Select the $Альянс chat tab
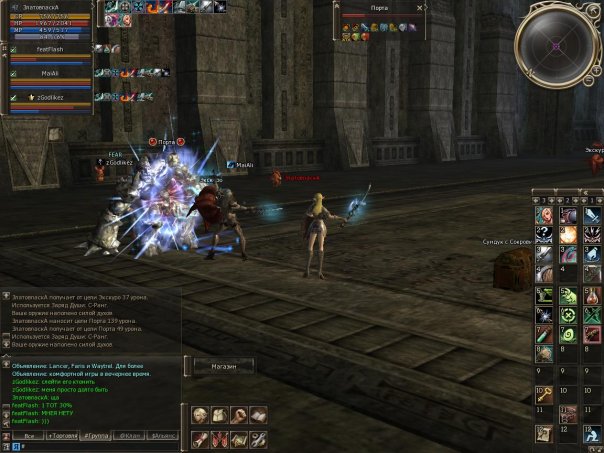The height and width of the screenshot is (453, 604). 164,437
